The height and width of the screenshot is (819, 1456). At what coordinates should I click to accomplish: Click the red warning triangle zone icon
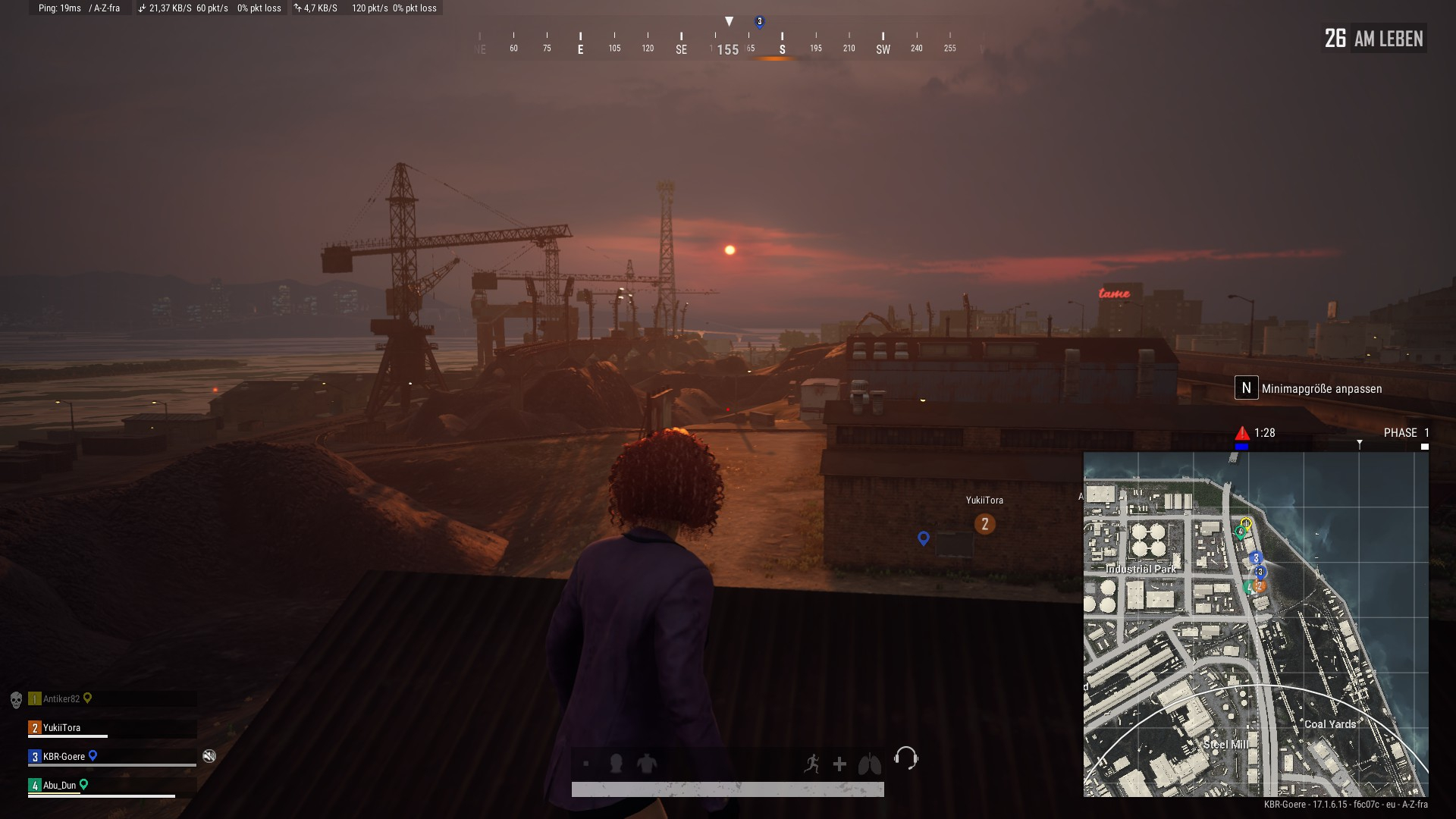[x=1242, y=433]
